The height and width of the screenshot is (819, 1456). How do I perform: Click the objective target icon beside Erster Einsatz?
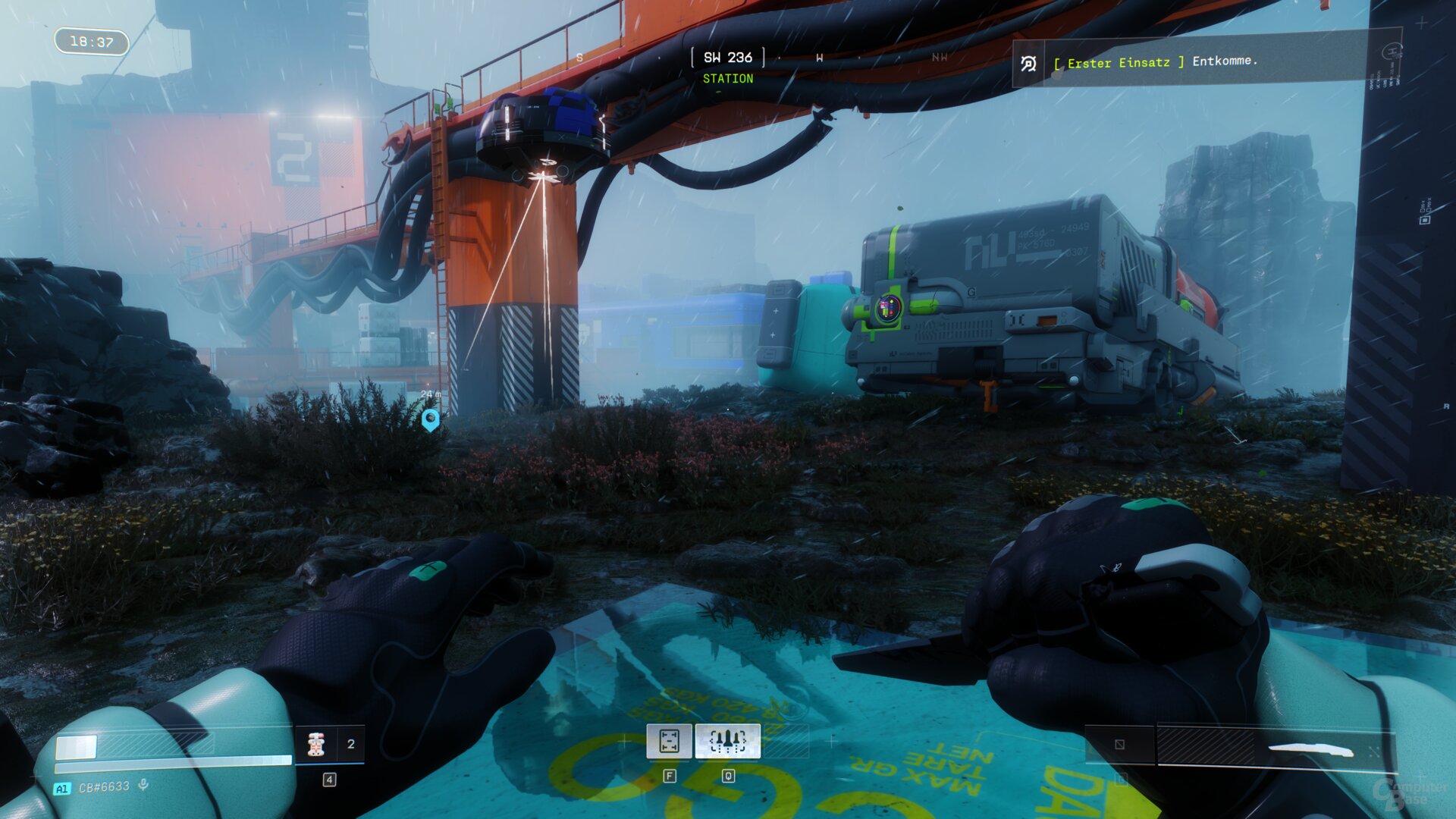click(x=1028, y=64)
